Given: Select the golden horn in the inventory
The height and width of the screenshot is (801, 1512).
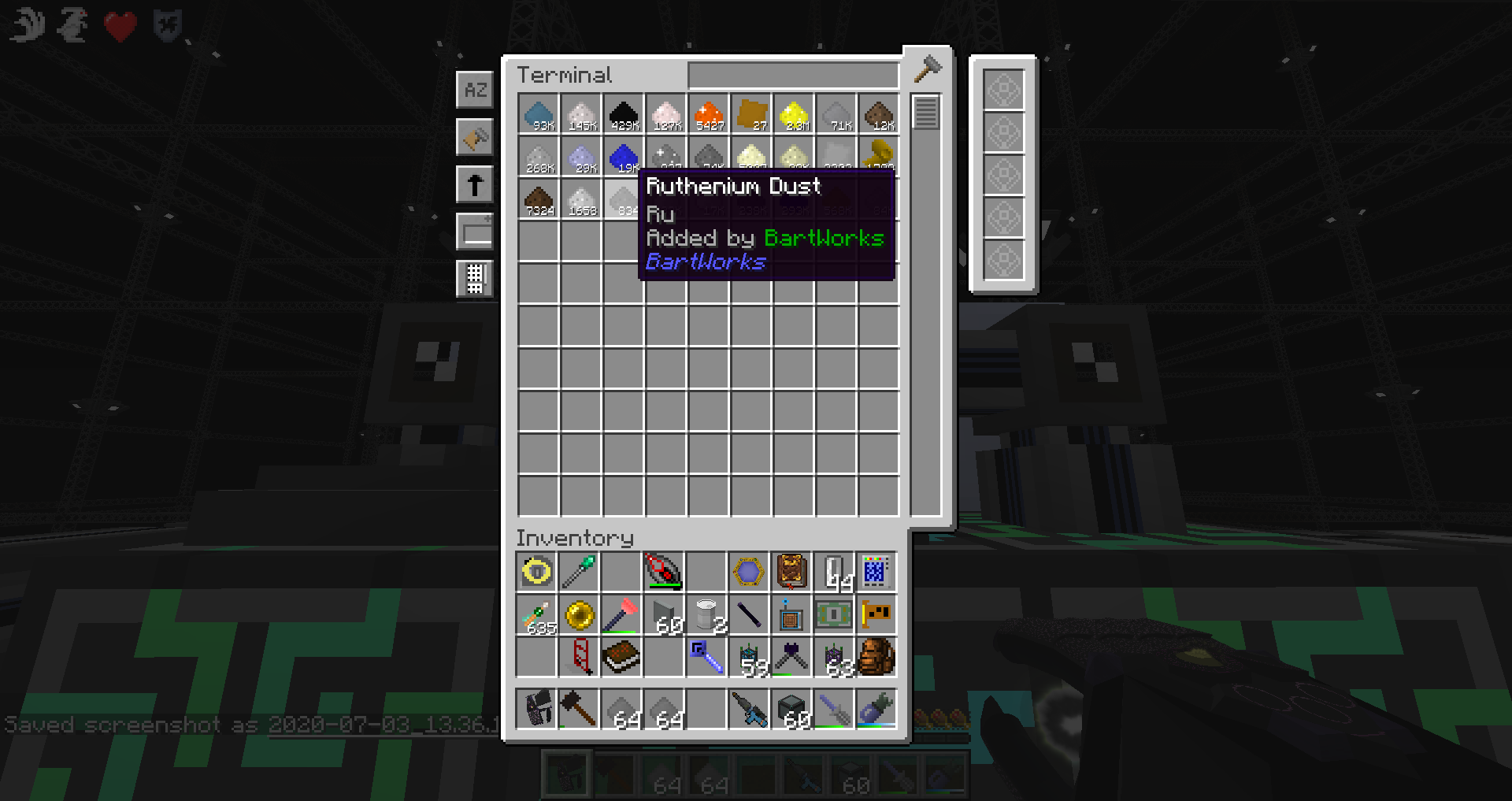Looking at the screenshot, I should (x=579, y=615).
